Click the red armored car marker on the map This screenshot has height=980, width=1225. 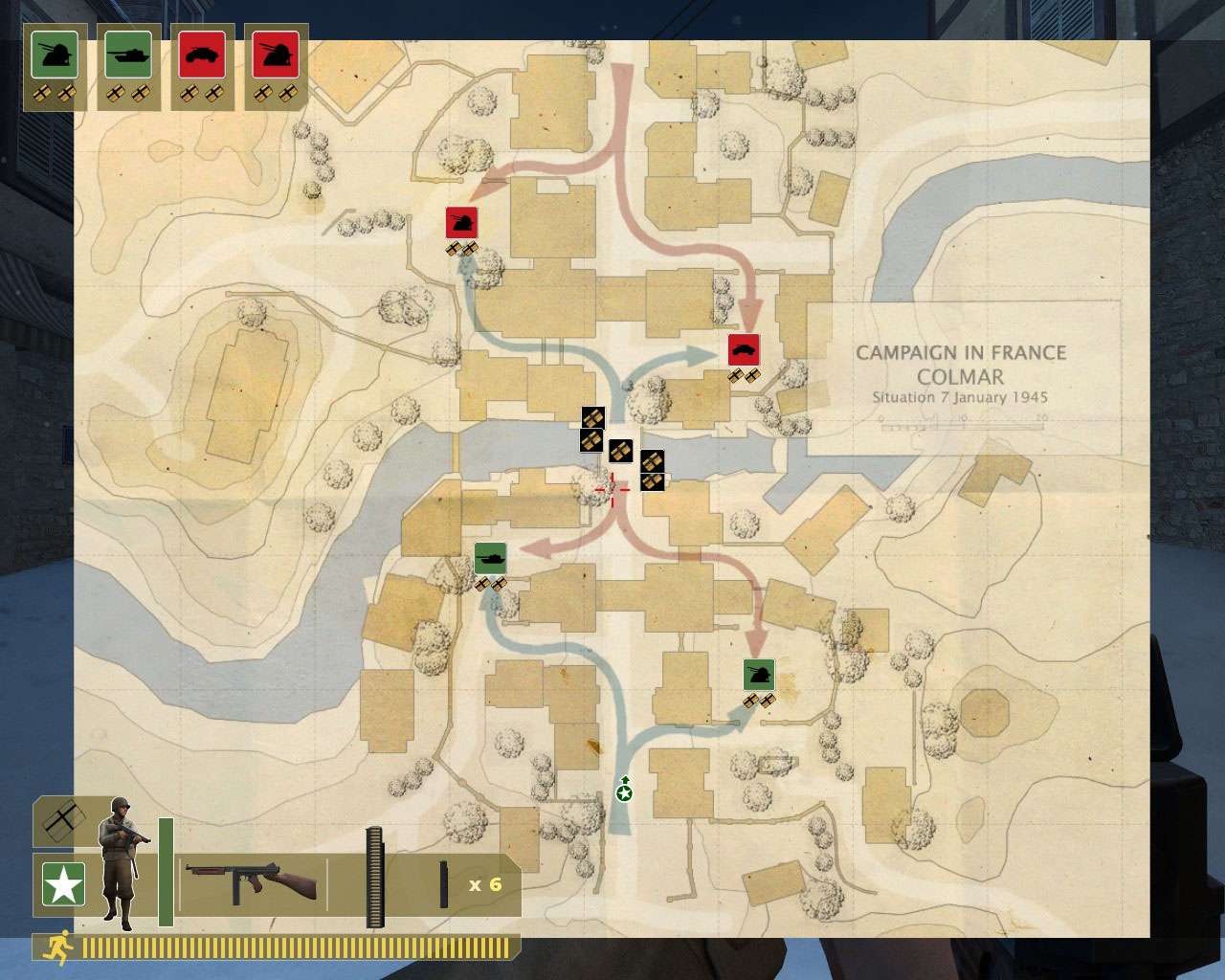tap(744, 350)
